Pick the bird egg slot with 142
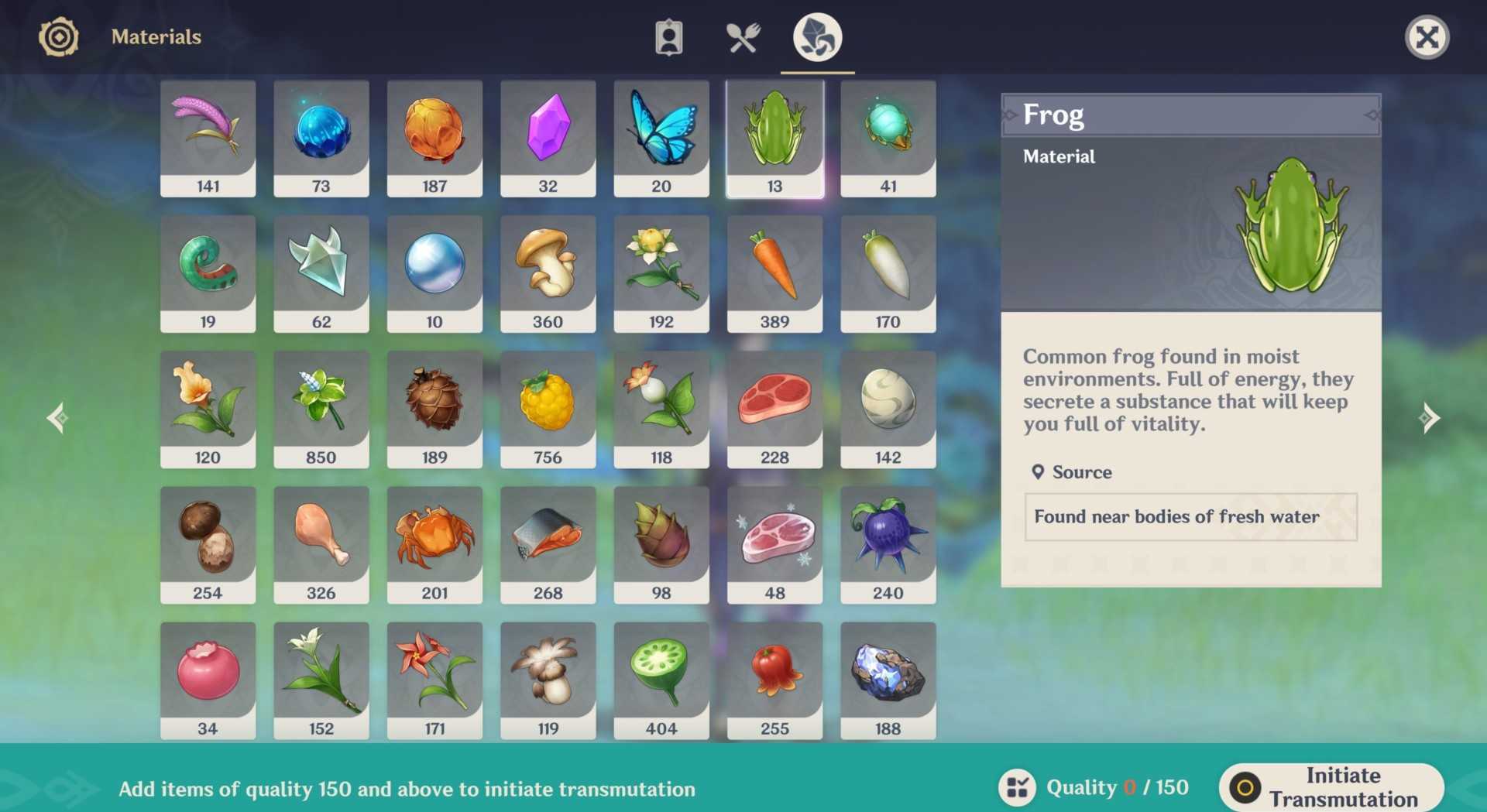Image resolution: width=1487 pixels, height=812 pixels. (x=888, y=409)
